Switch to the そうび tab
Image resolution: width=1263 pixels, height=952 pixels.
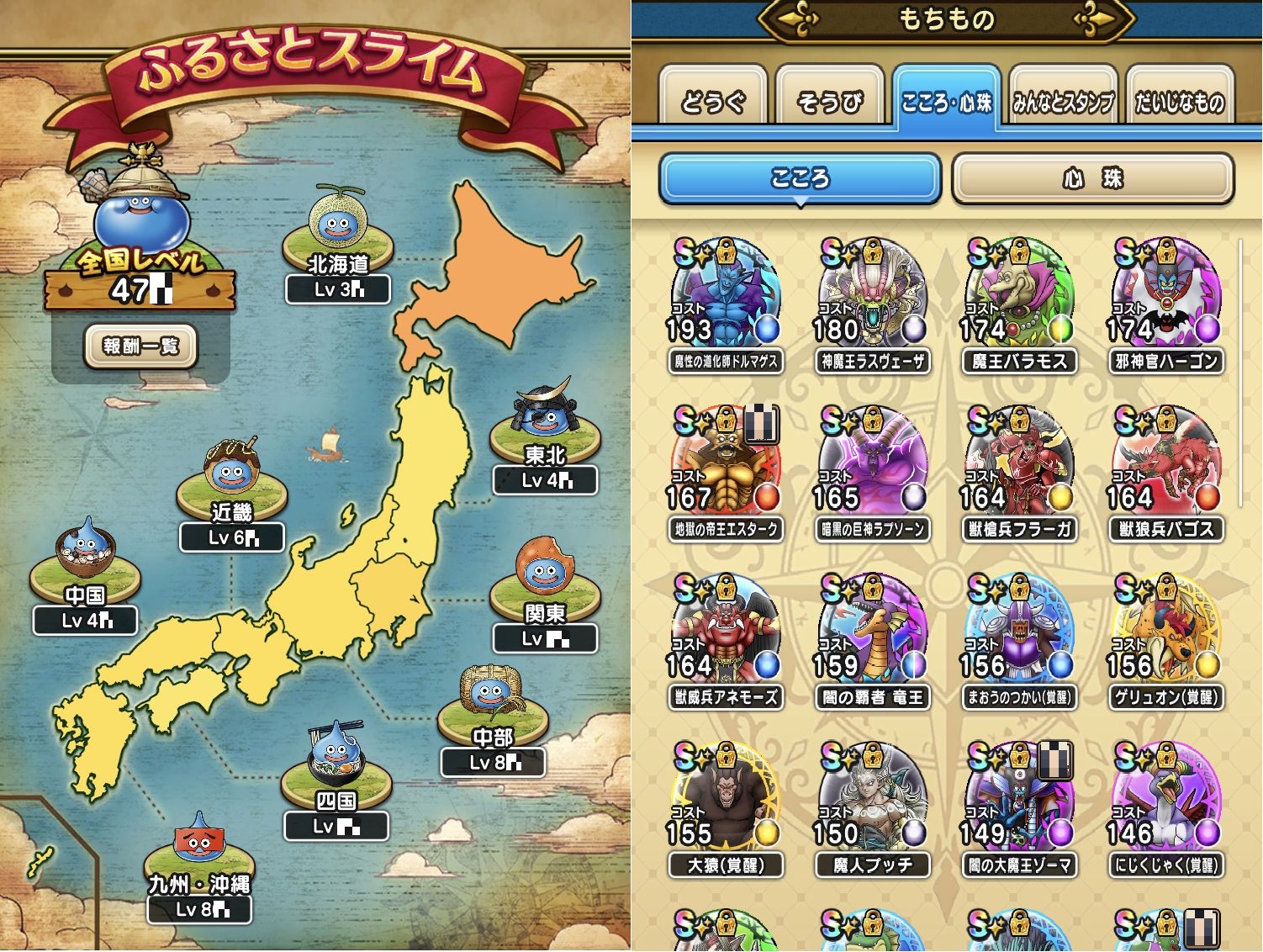[829, 101]
